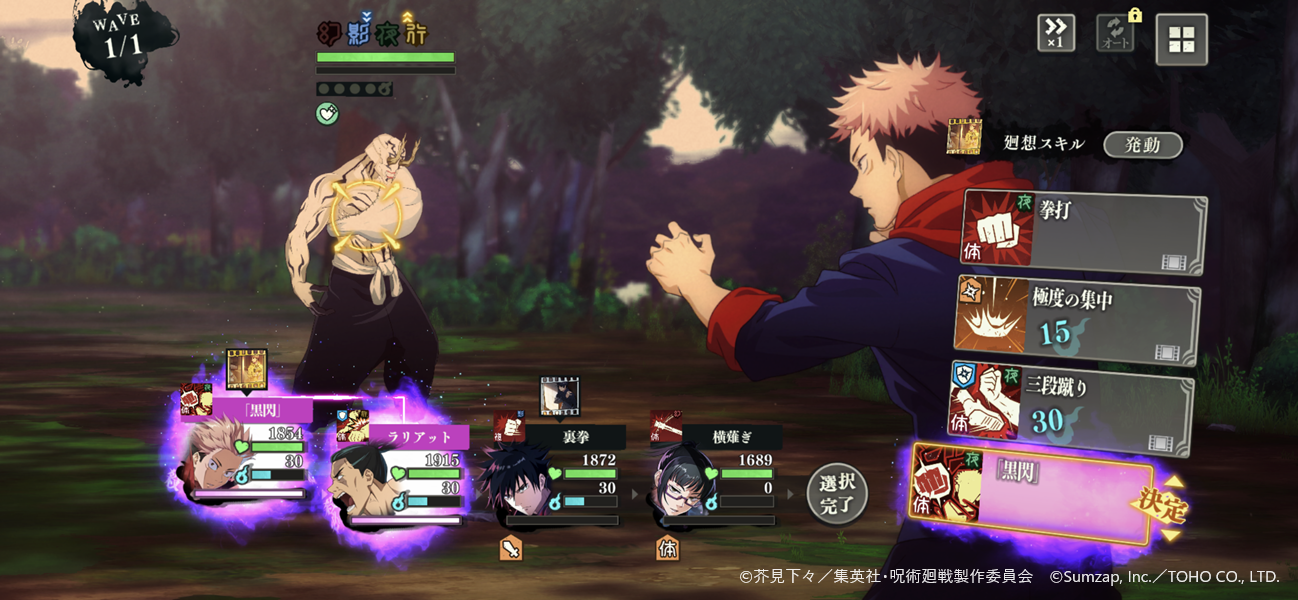This screenshot has width=1298, height=600.
Task: Activate the 廻想スキル with 発動 button
Action: click(x=1142, y=145)
